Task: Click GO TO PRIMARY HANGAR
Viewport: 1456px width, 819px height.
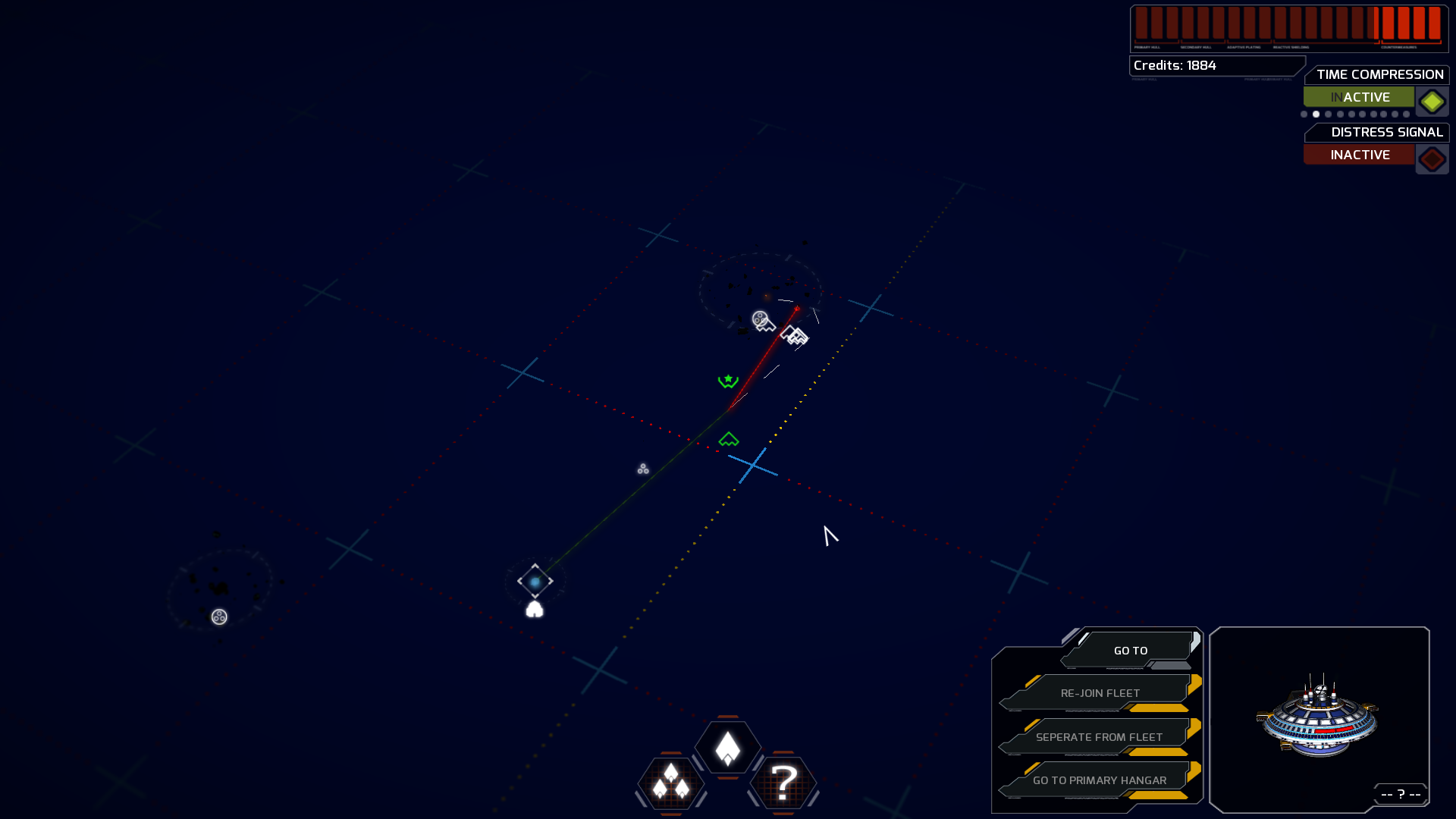Action: coord(1099,780)
